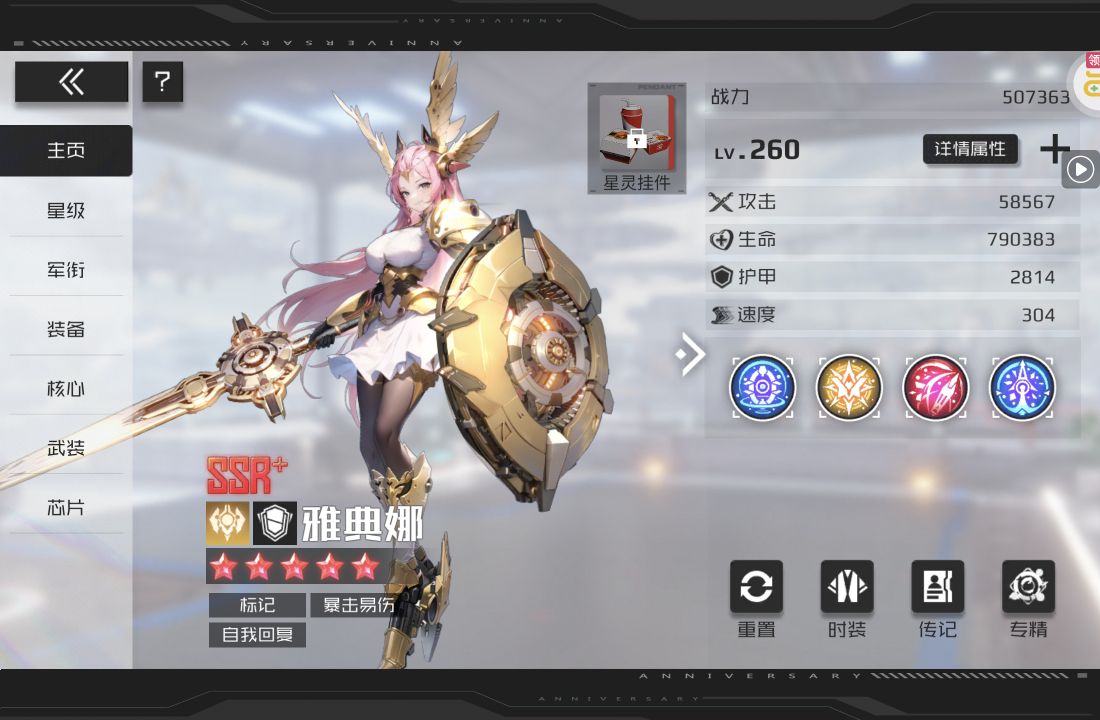Click the plus button beside level
The image size is (1100, 720).
[x=1055, y=149]
